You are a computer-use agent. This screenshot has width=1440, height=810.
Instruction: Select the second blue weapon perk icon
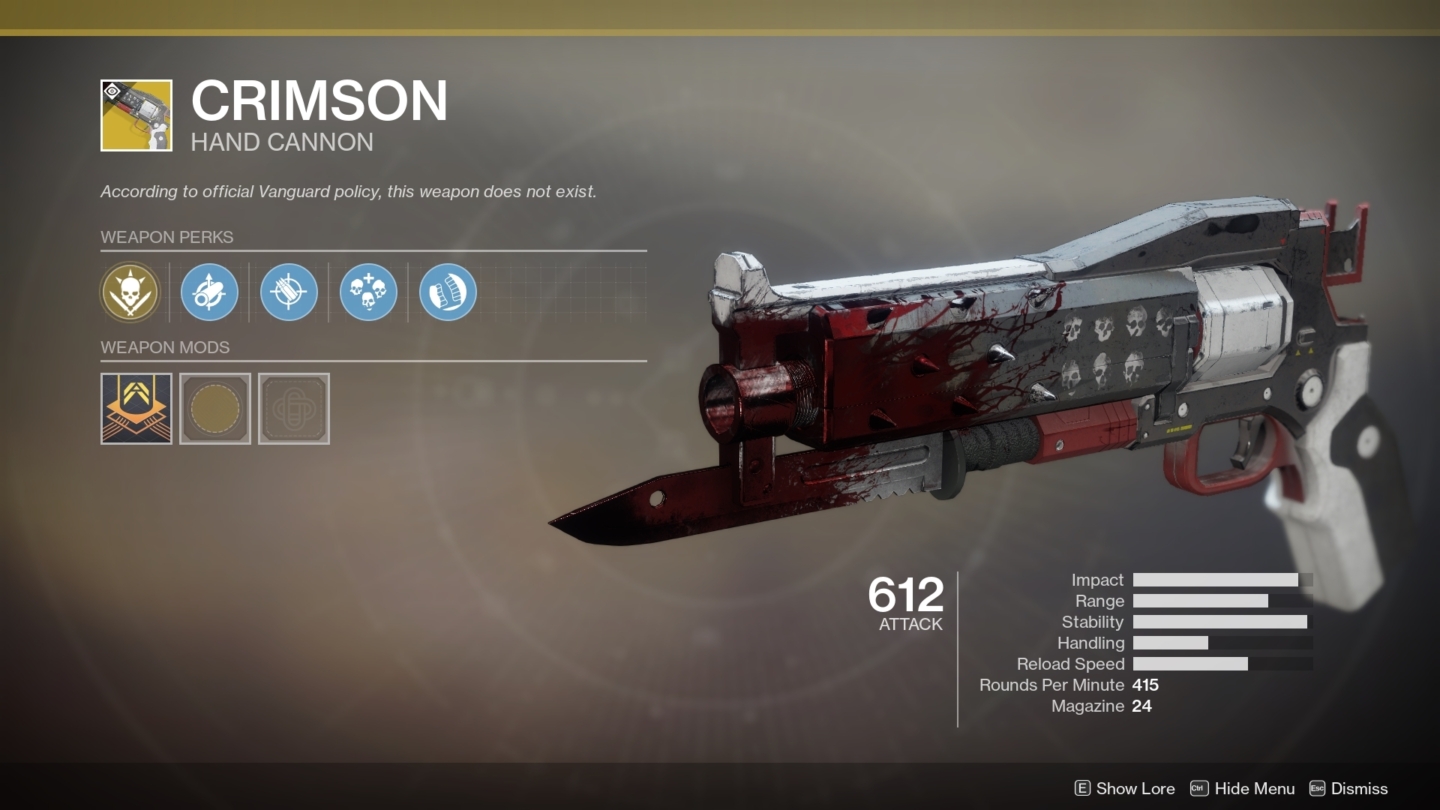pos(209,291)
